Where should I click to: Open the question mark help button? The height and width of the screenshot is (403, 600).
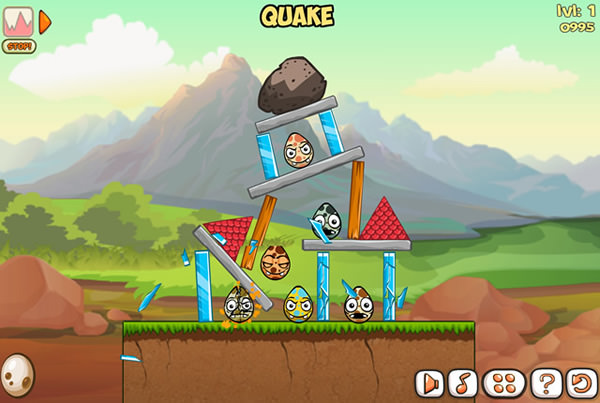[545, 382]
